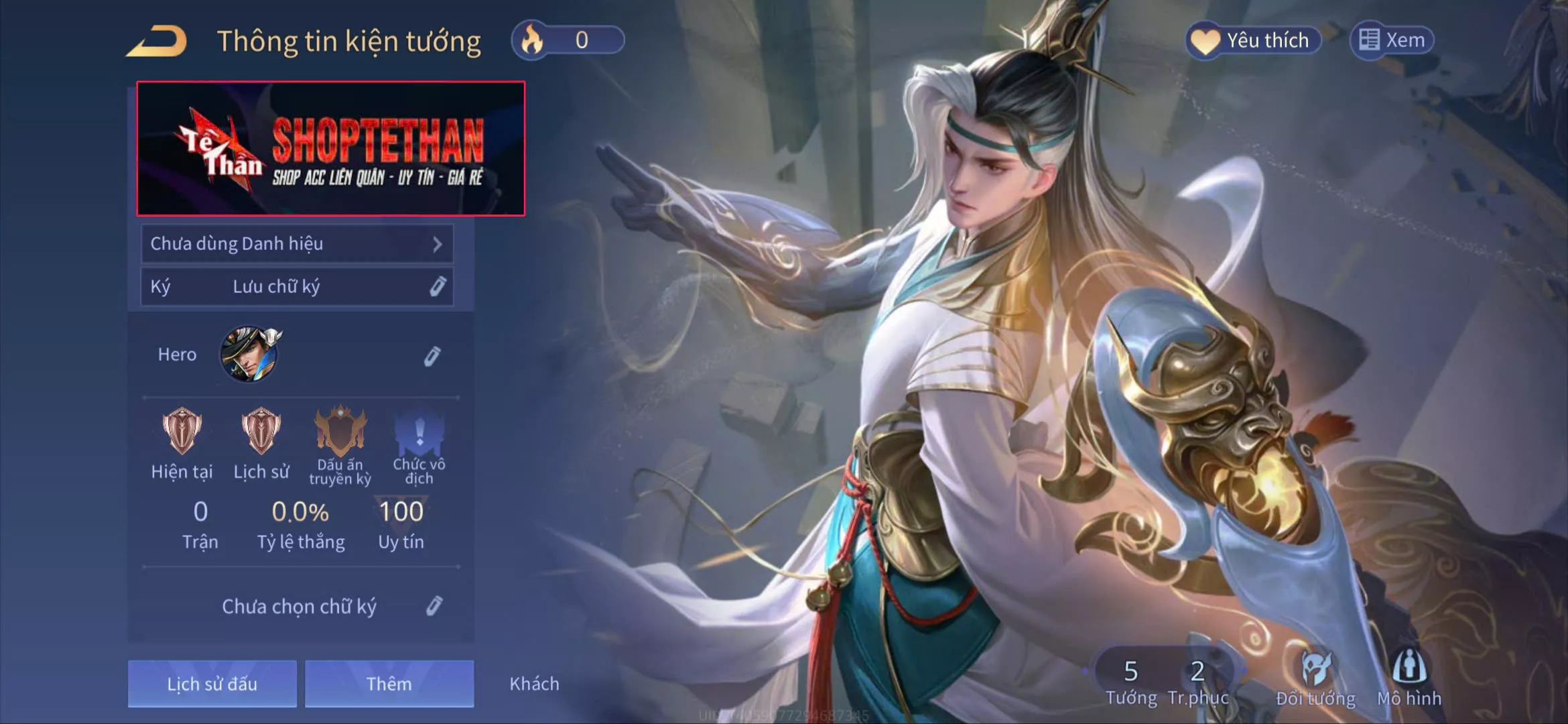The image size is (1568, 724).
Task: Open the Mô hình model button
Action: click(x=1409, y=677)
